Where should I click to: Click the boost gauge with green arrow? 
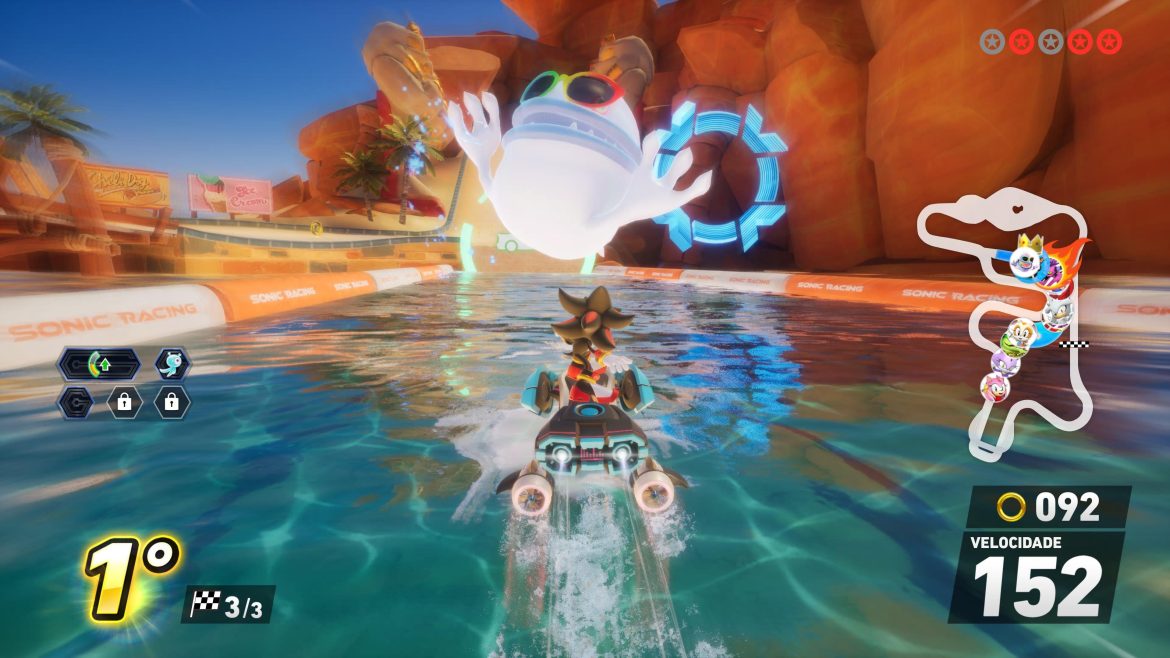point(98,364)
